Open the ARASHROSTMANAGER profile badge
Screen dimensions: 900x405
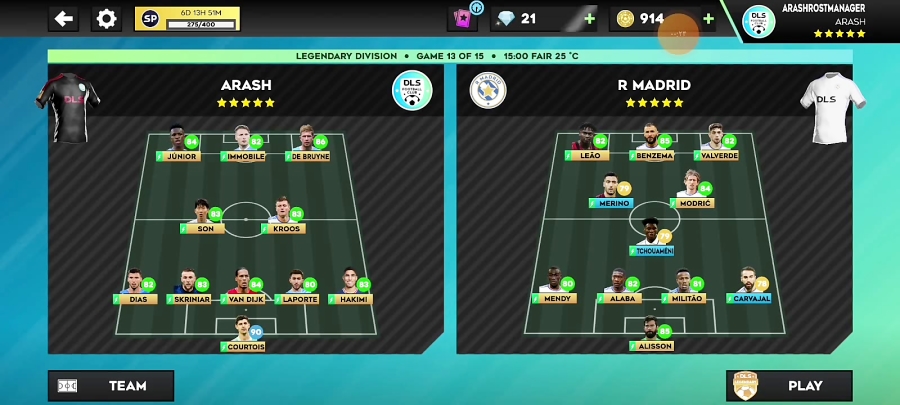(x=761, y=21)
